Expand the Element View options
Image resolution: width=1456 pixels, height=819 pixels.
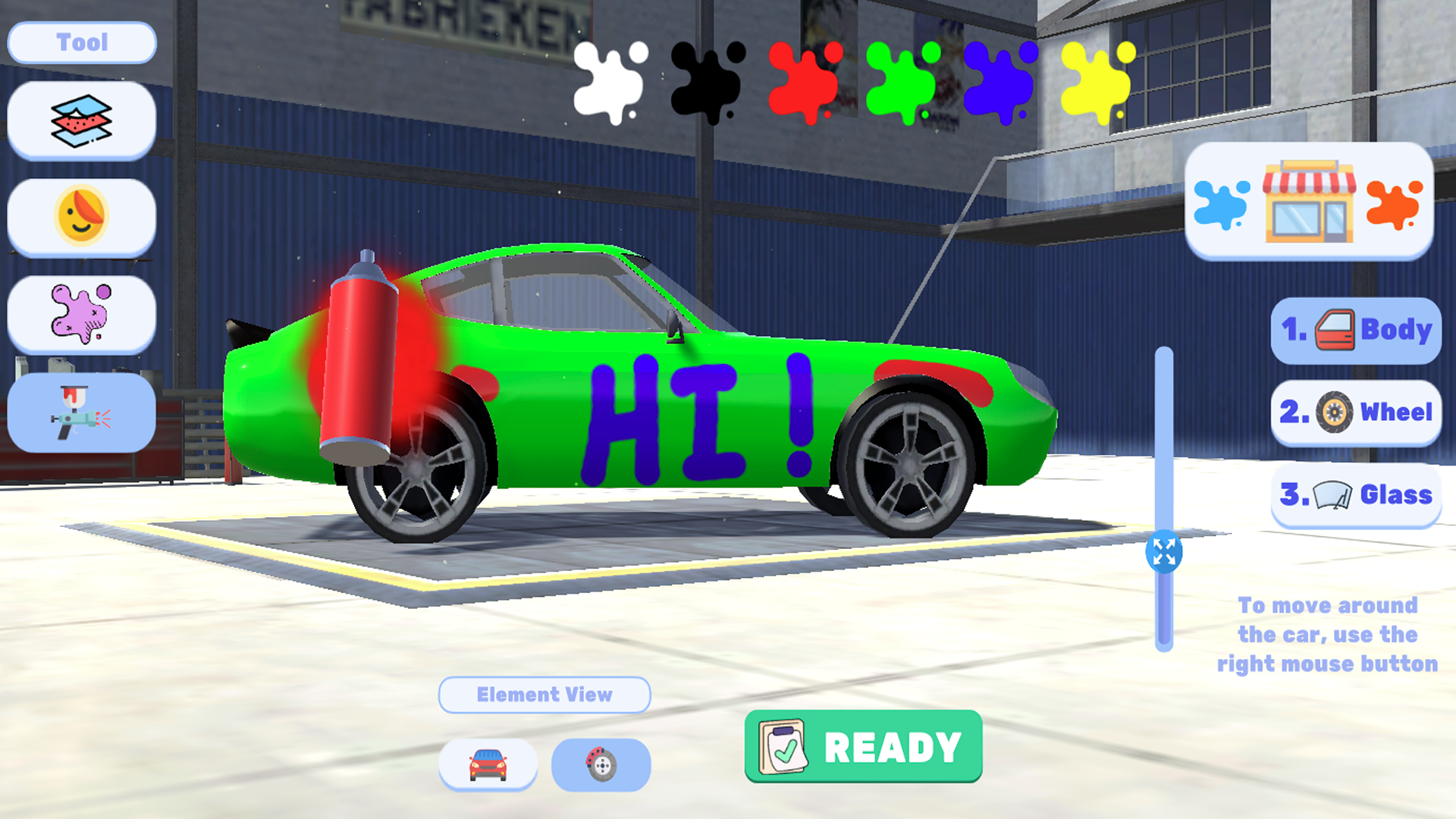click(544, 694)
